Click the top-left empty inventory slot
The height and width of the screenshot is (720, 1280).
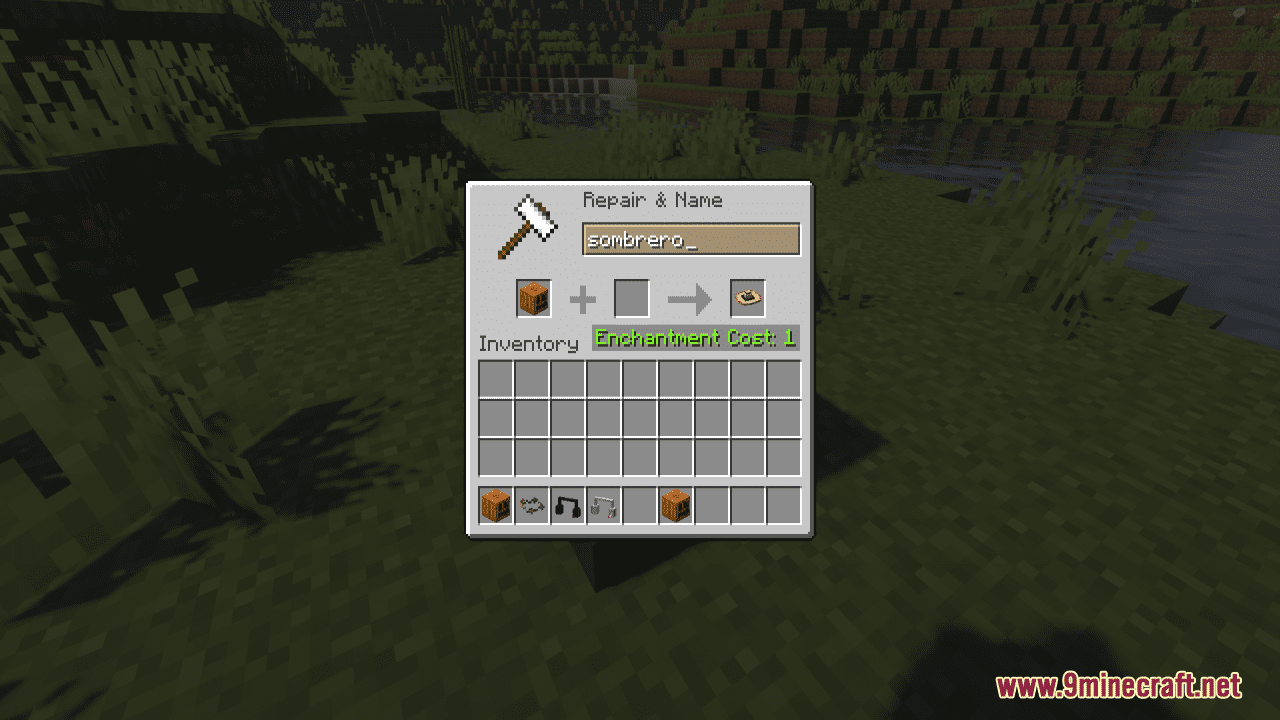pyautogui.click(x=495, y=379)
